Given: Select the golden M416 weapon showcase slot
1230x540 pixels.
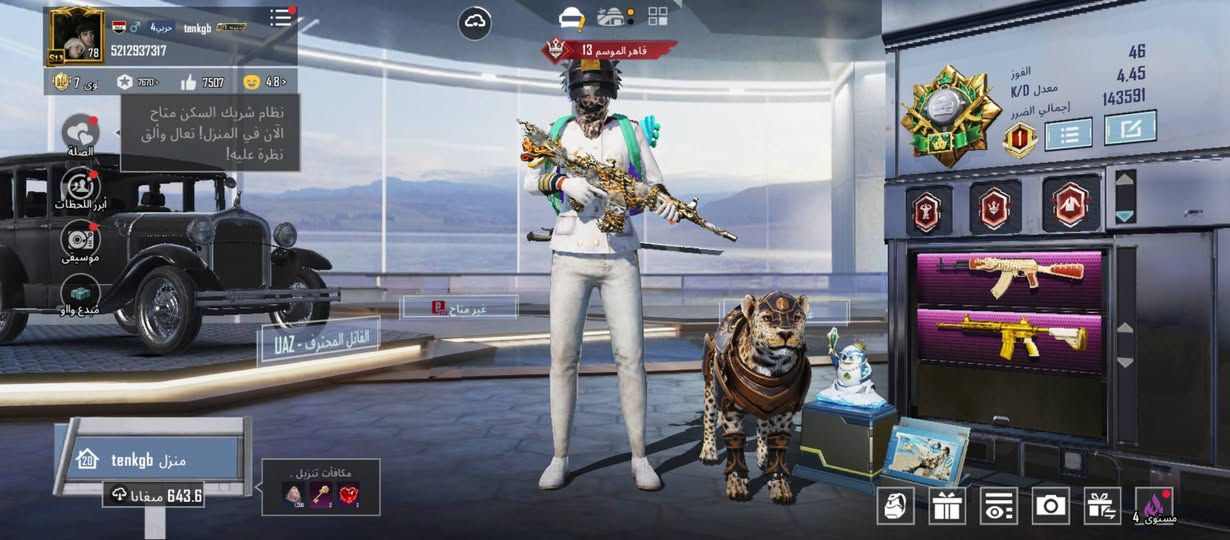Looking at the screenshot, I should tap(1008, 339).
